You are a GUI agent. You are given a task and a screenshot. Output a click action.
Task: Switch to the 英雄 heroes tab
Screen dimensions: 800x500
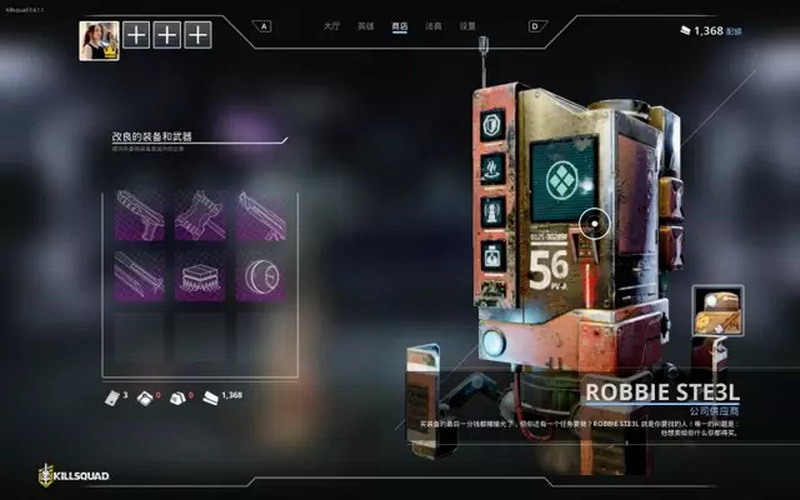point(366,26)
